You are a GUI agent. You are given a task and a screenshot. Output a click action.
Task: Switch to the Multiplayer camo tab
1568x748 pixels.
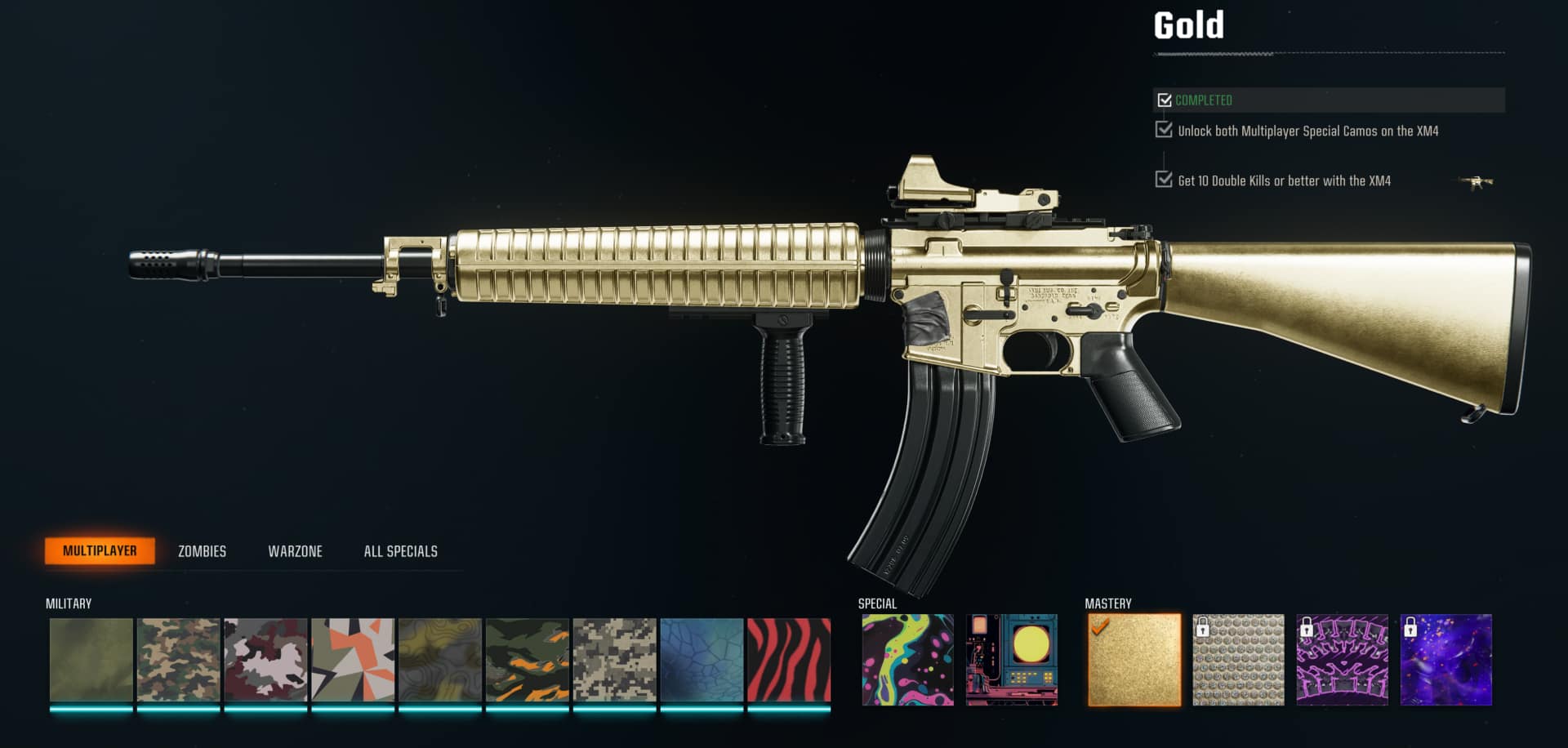coord(100,551)
